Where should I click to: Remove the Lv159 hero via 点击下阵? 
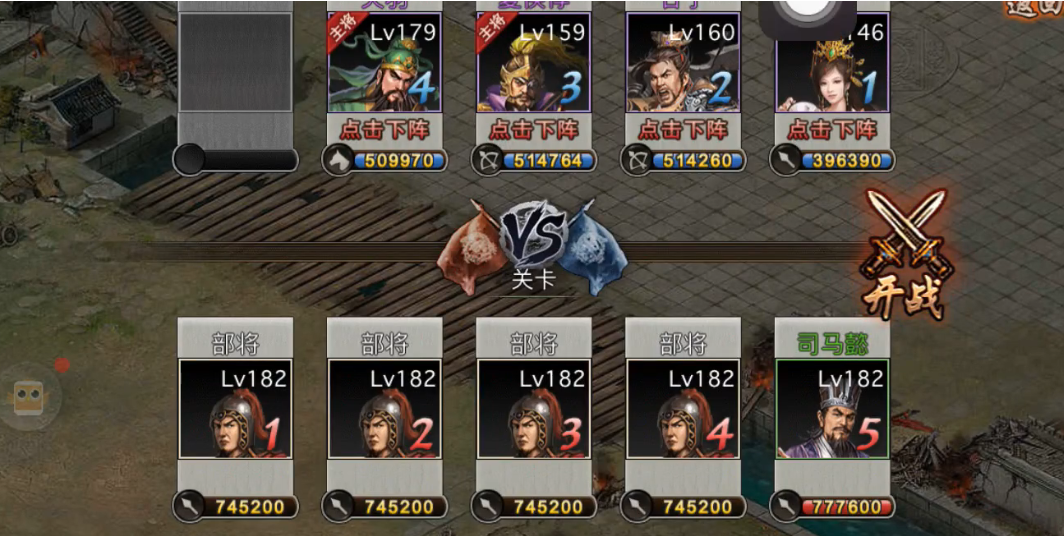(534, 130)
